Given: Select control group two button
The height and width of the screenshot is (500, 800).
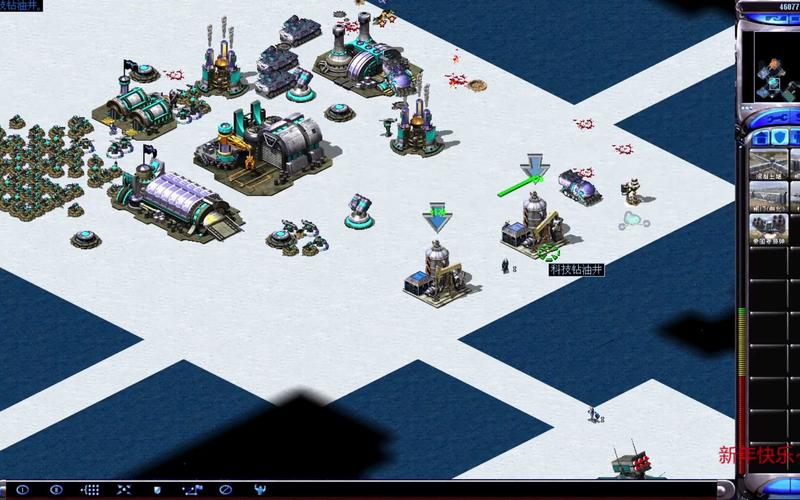Looking at the screenshot, I should 56,489.
